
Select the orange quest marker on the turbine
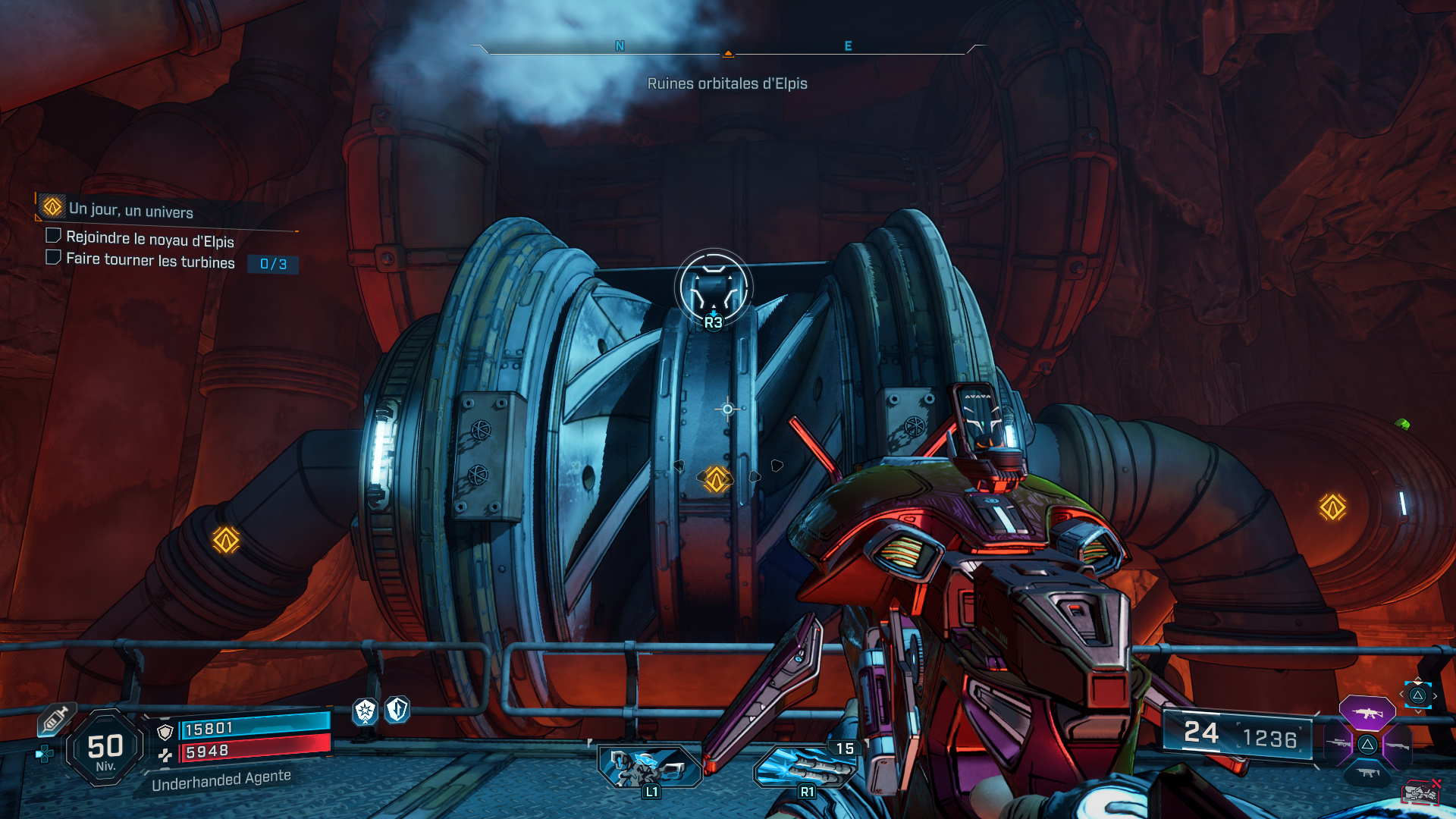tap(716, 479)
